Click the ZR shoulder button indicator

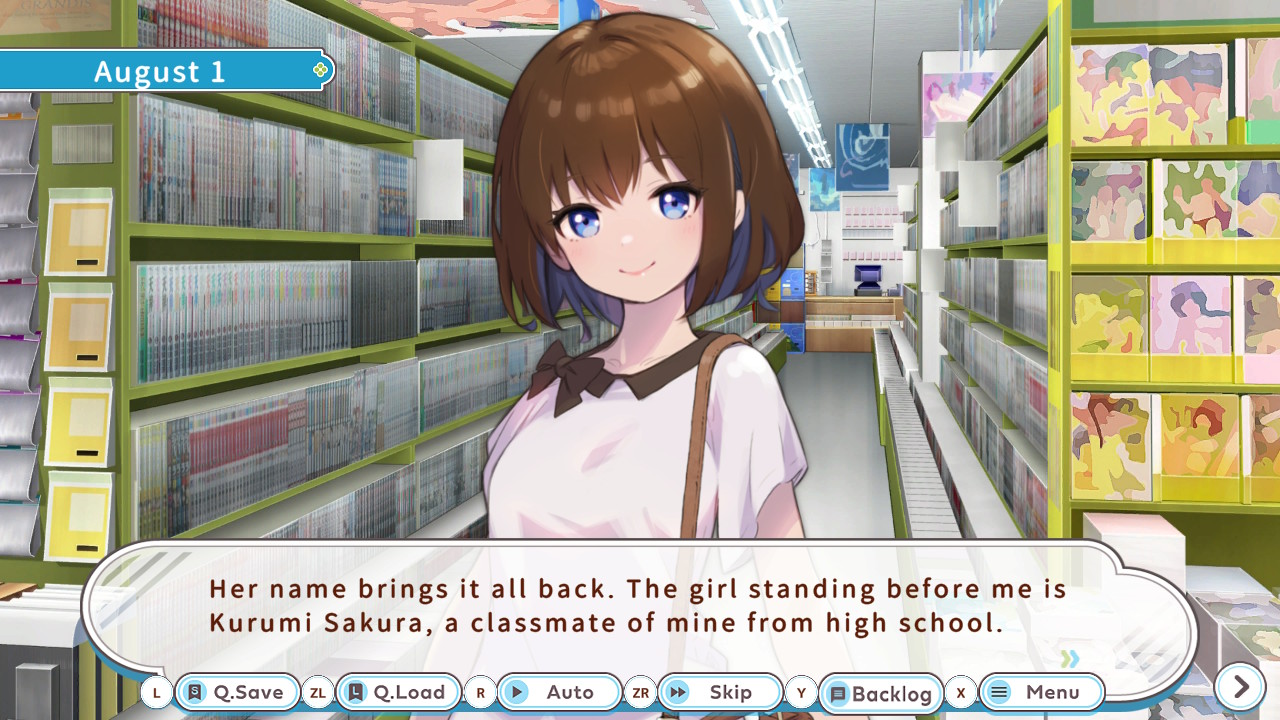[641, 692]
